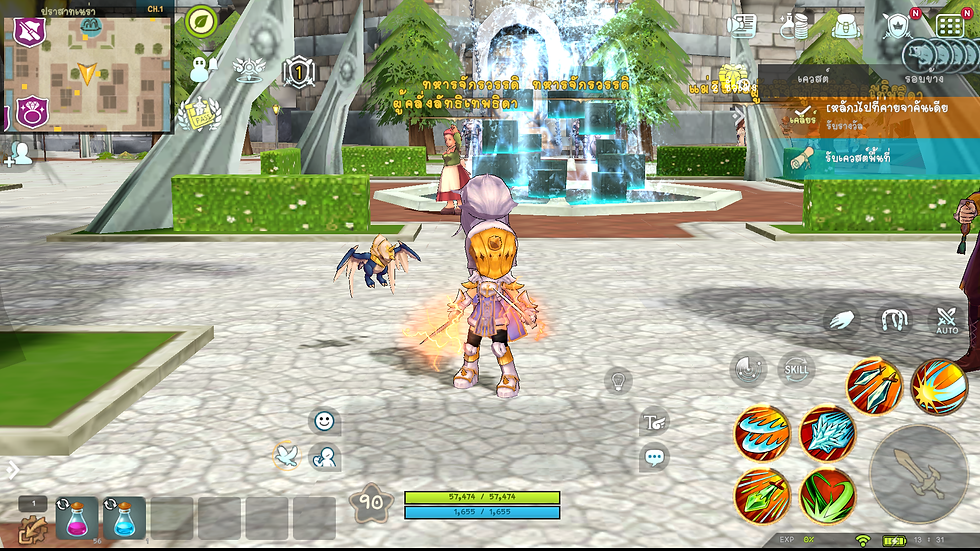The image size is (980, 551).
Task: Use the blue potion hotbar slot
Action: click(x=124, y=518)
